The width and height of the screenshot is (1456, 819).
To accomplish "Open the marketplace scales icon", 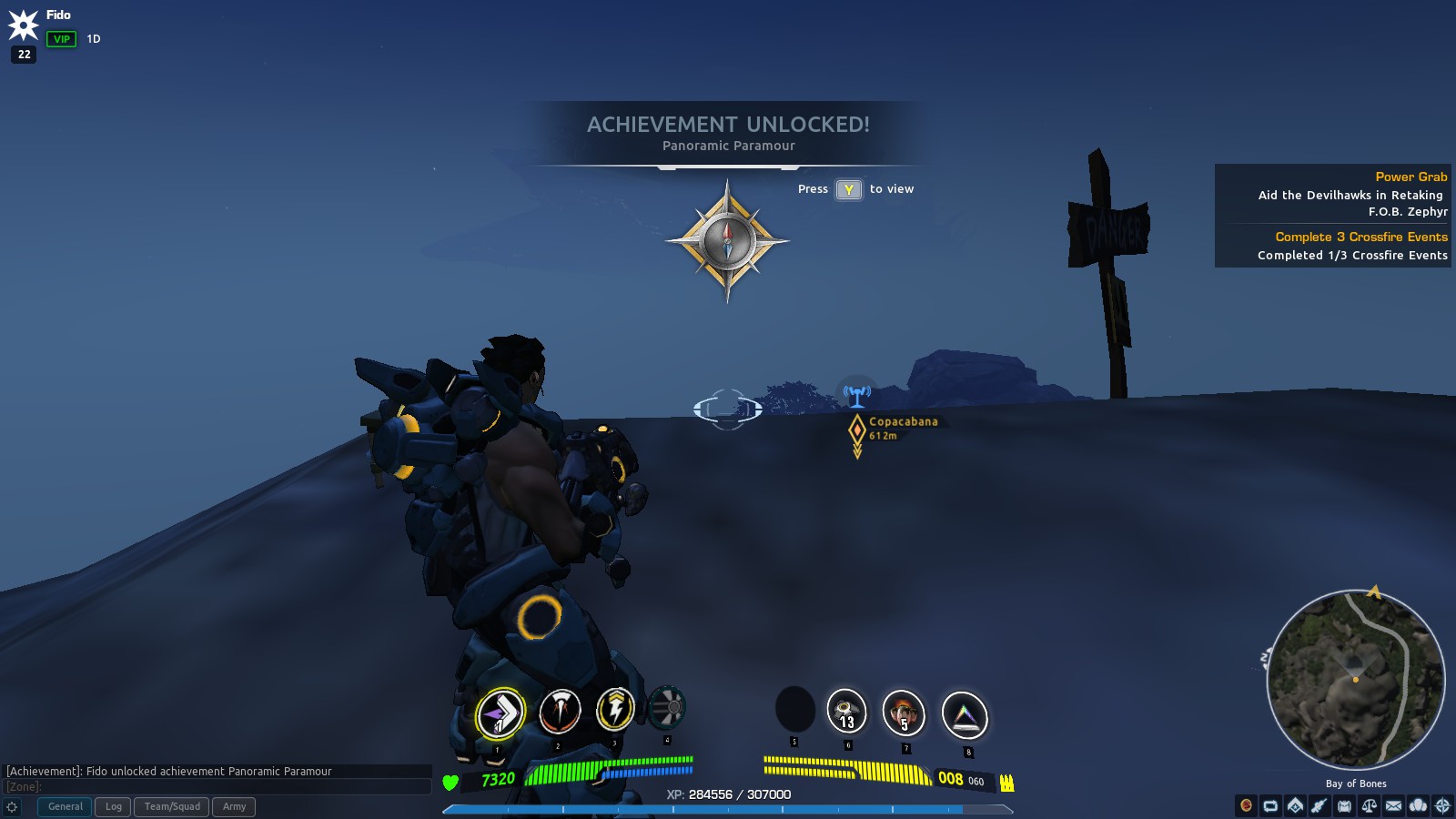I will pyautogui.click(x=1369, y=805).
